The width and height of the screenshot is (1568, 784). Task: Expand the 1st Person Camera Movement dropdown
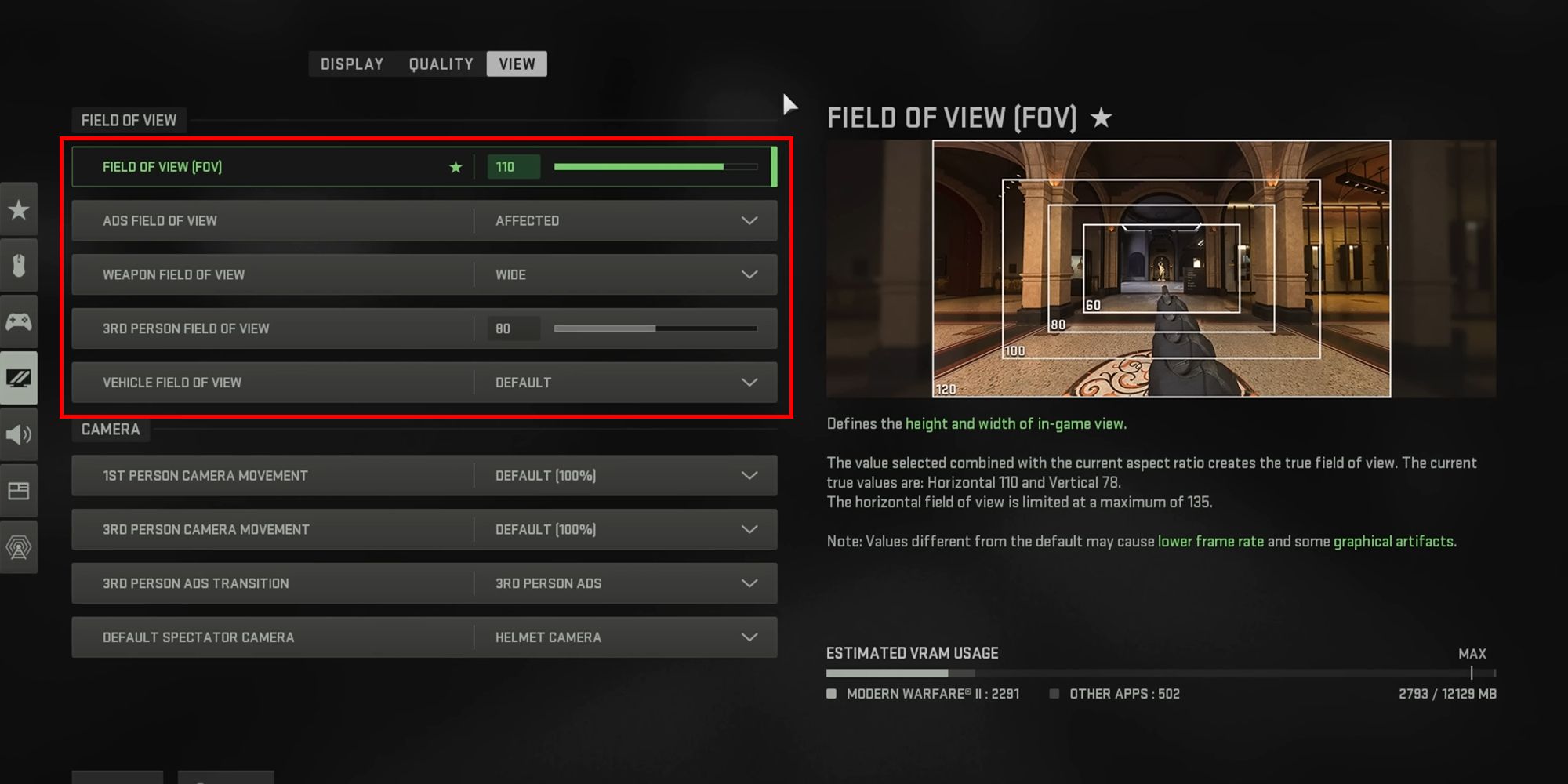coord(749,475)
